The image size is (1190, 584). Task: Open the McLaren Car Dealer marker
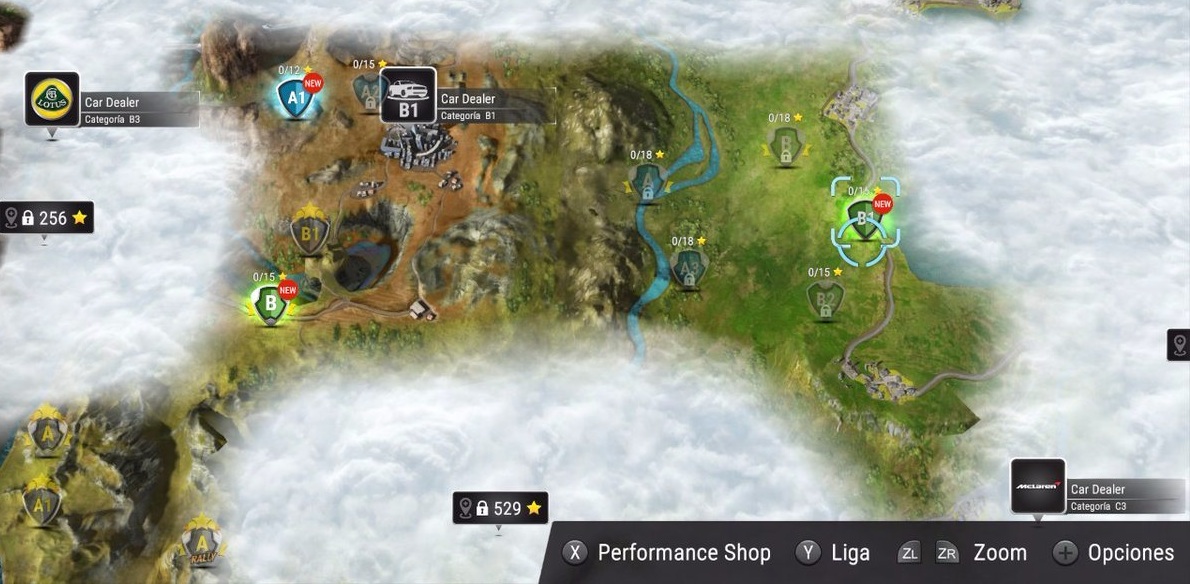point(1038,486)
